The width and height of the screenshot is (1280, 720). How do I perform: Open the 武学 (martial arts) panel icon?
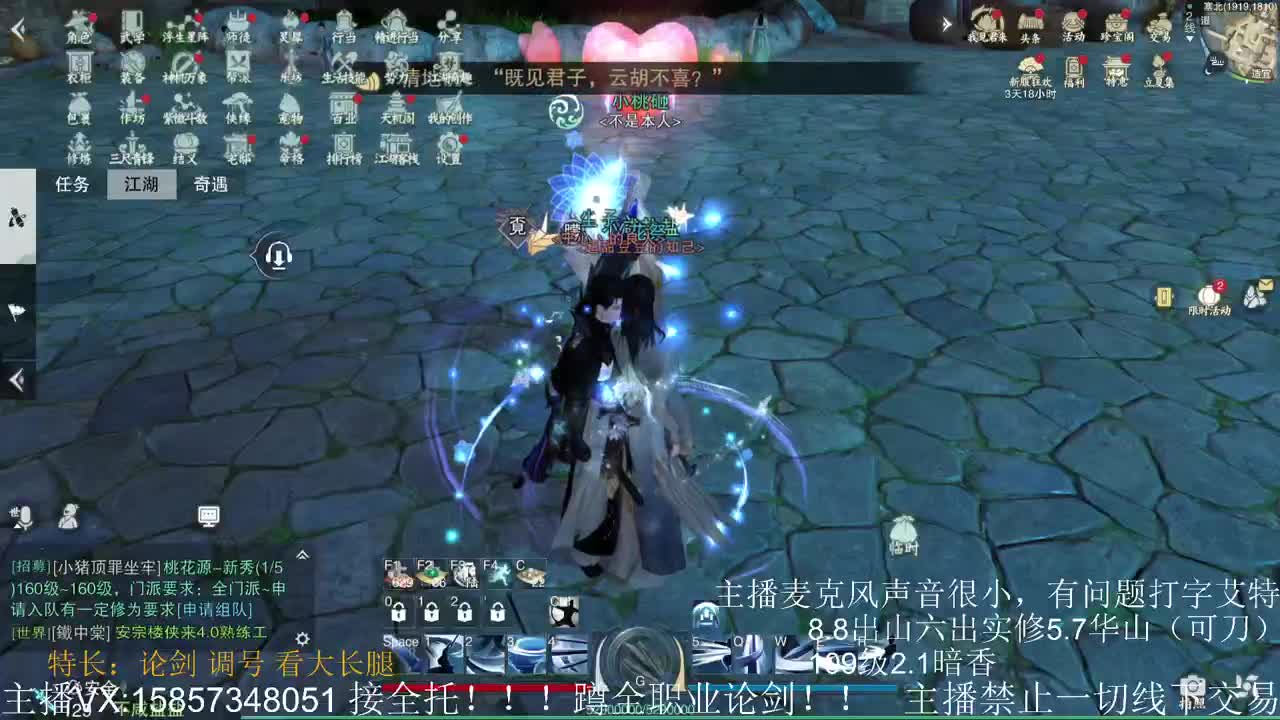(131, 23)
